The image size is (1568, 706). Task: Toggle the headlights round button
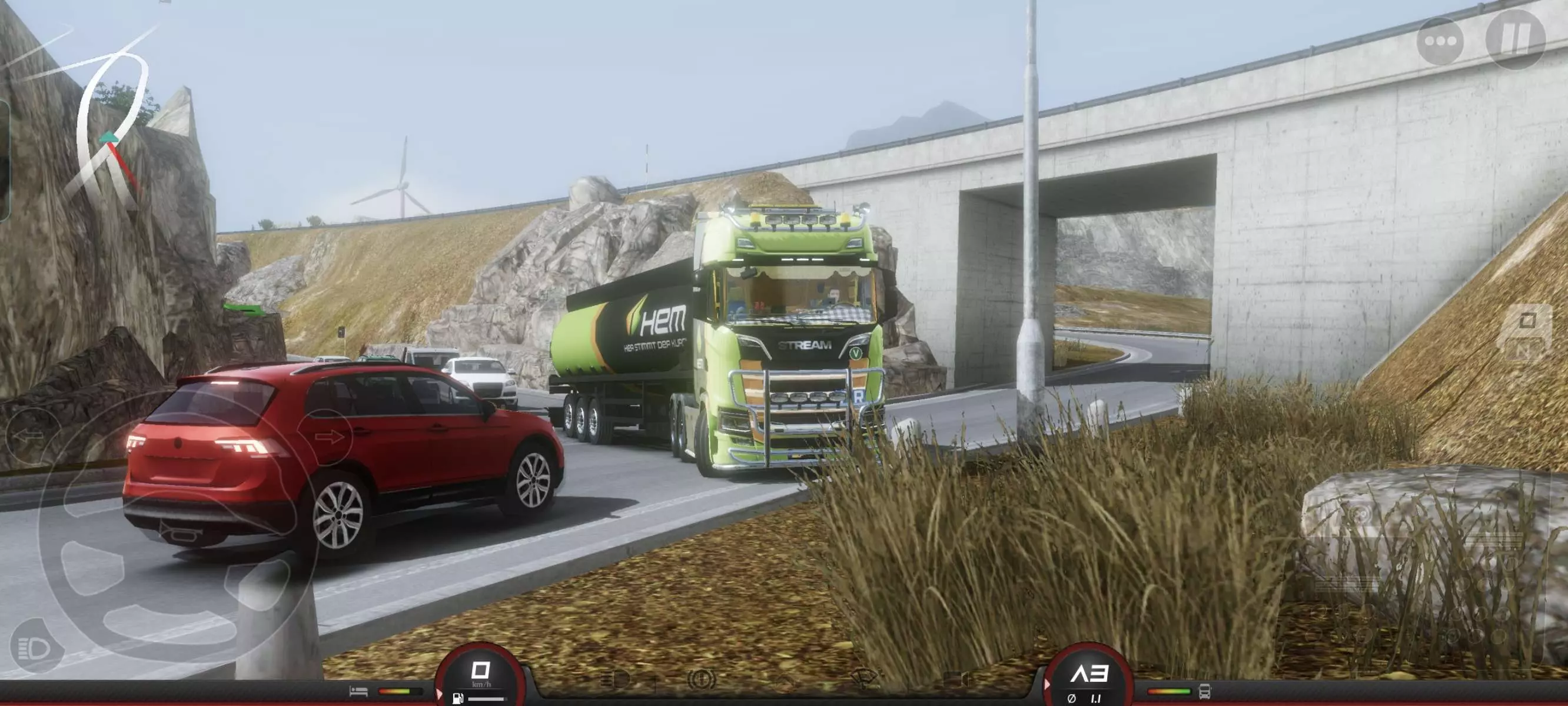[x=35, y=648]
